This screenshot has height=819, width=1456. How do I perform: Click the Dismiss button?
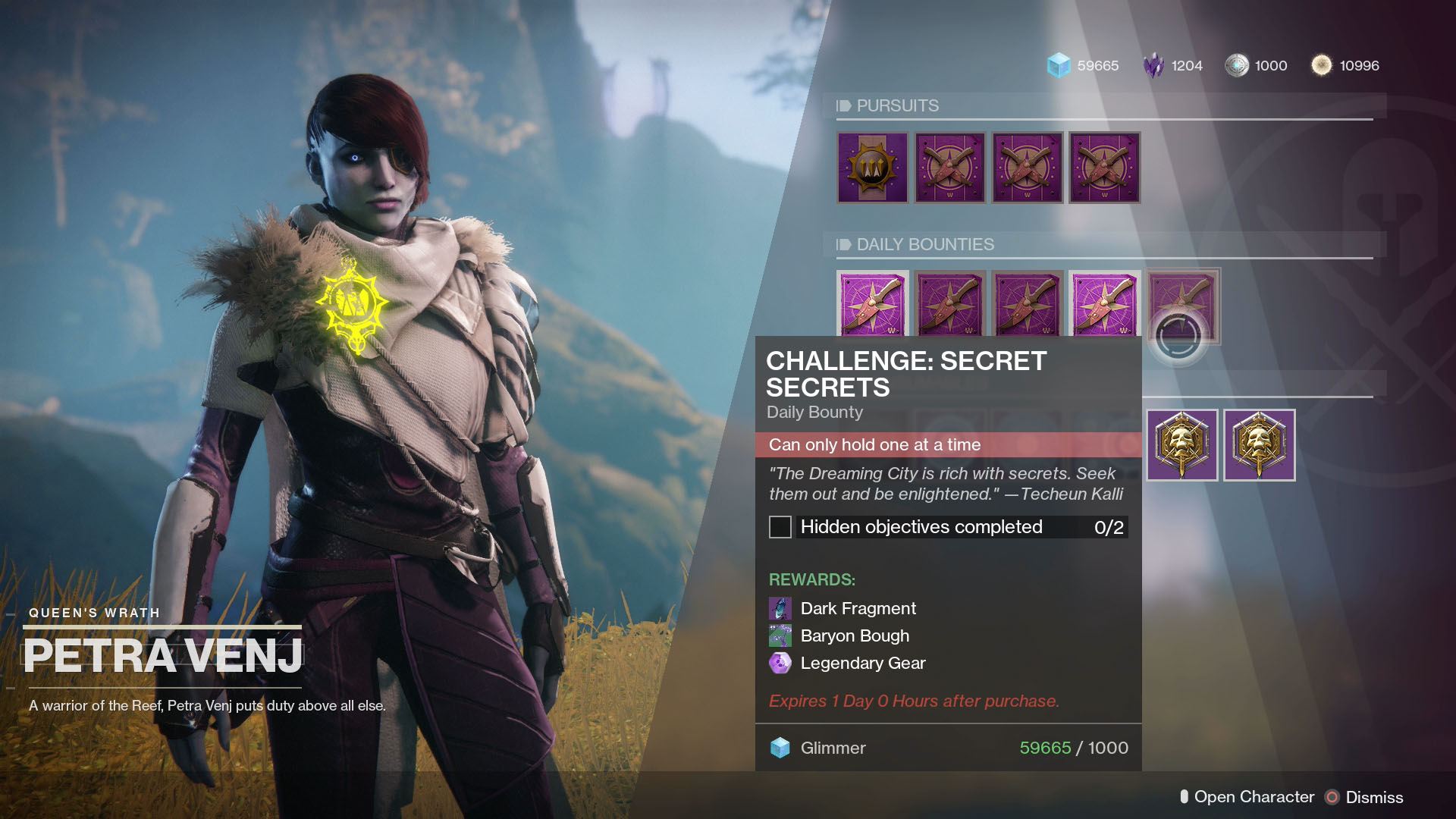click(x=1374, y=797)
